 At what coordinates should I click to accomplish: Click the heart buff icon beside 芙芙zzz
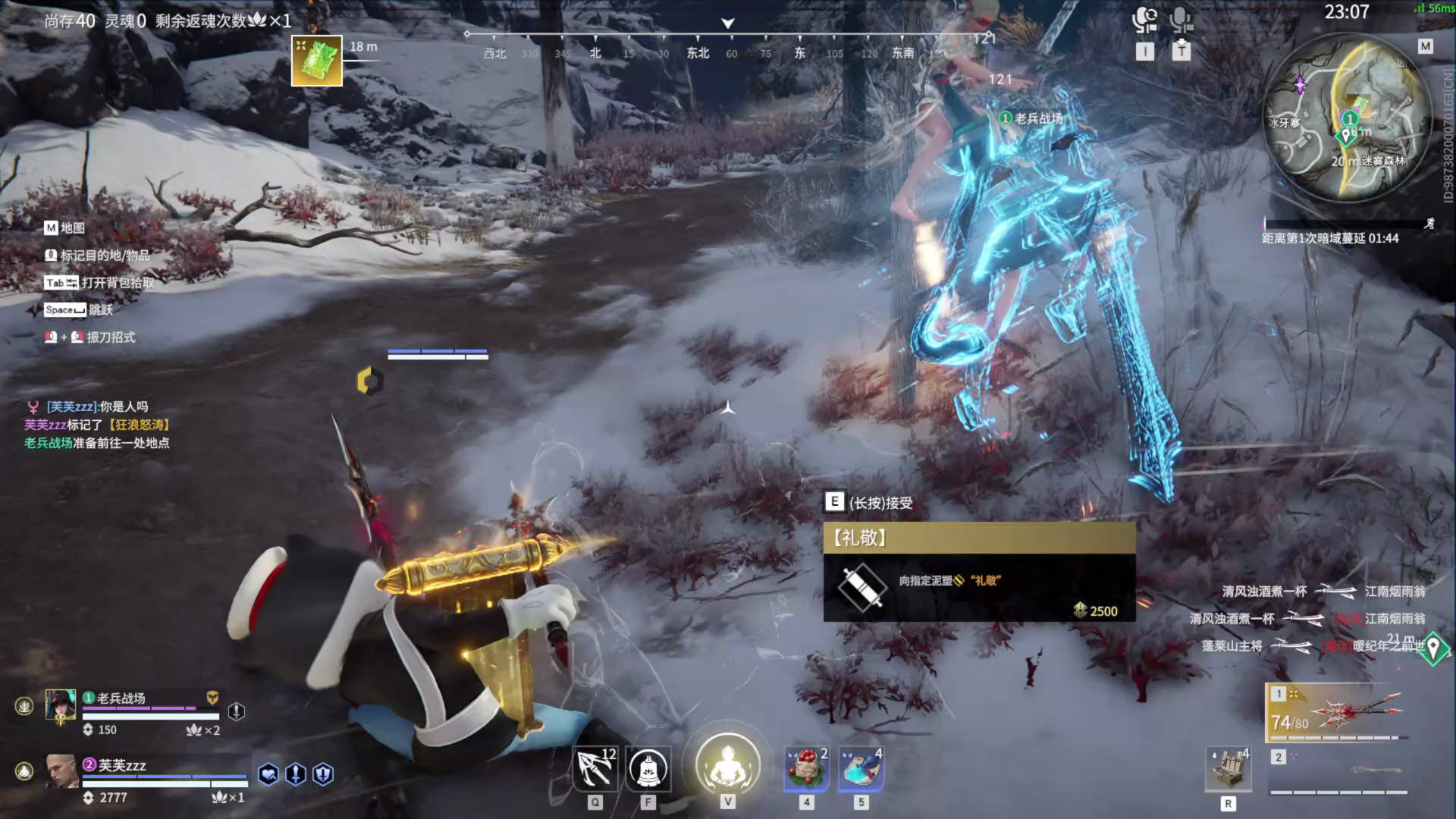point(268,774)
